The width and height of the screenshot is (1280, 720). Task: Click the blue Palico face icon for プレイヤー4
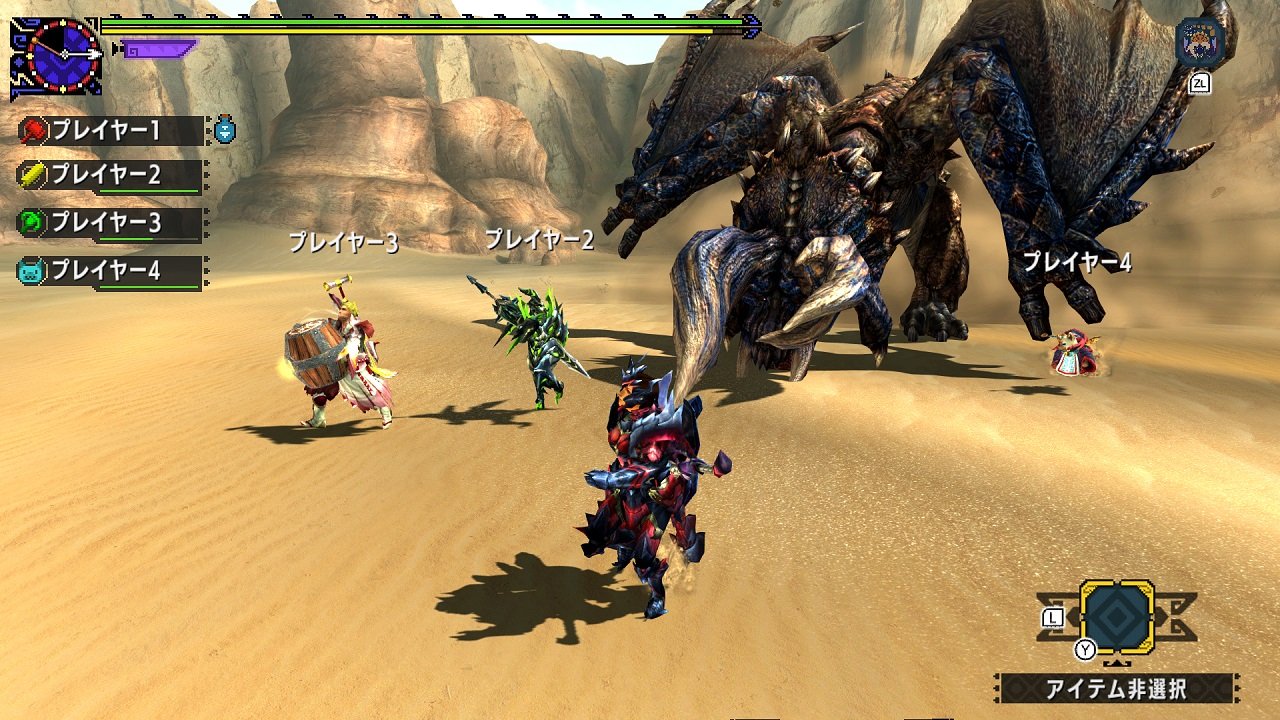click(x=30, y=268)
